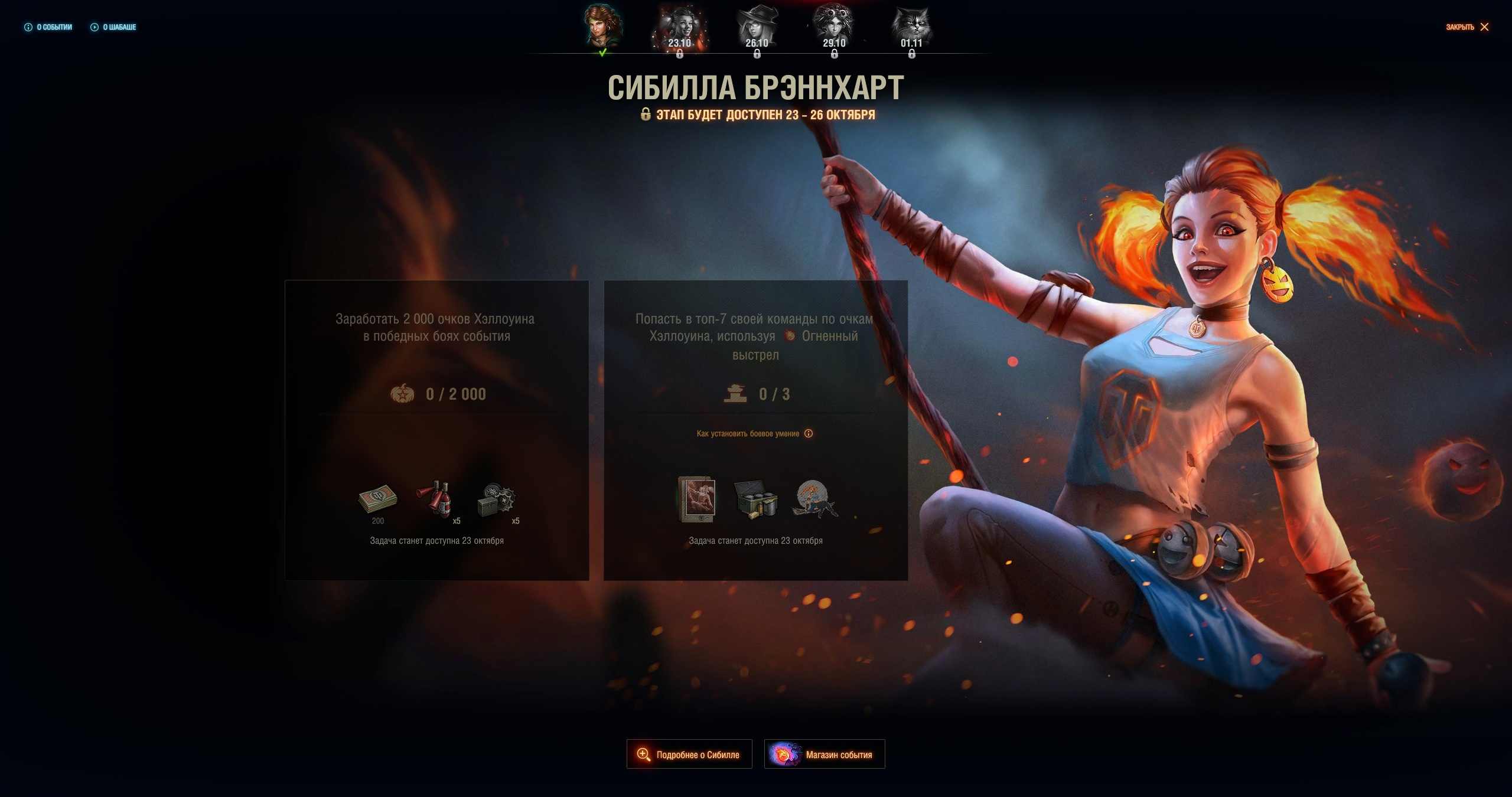Open the 29.10 character stage

834,28
